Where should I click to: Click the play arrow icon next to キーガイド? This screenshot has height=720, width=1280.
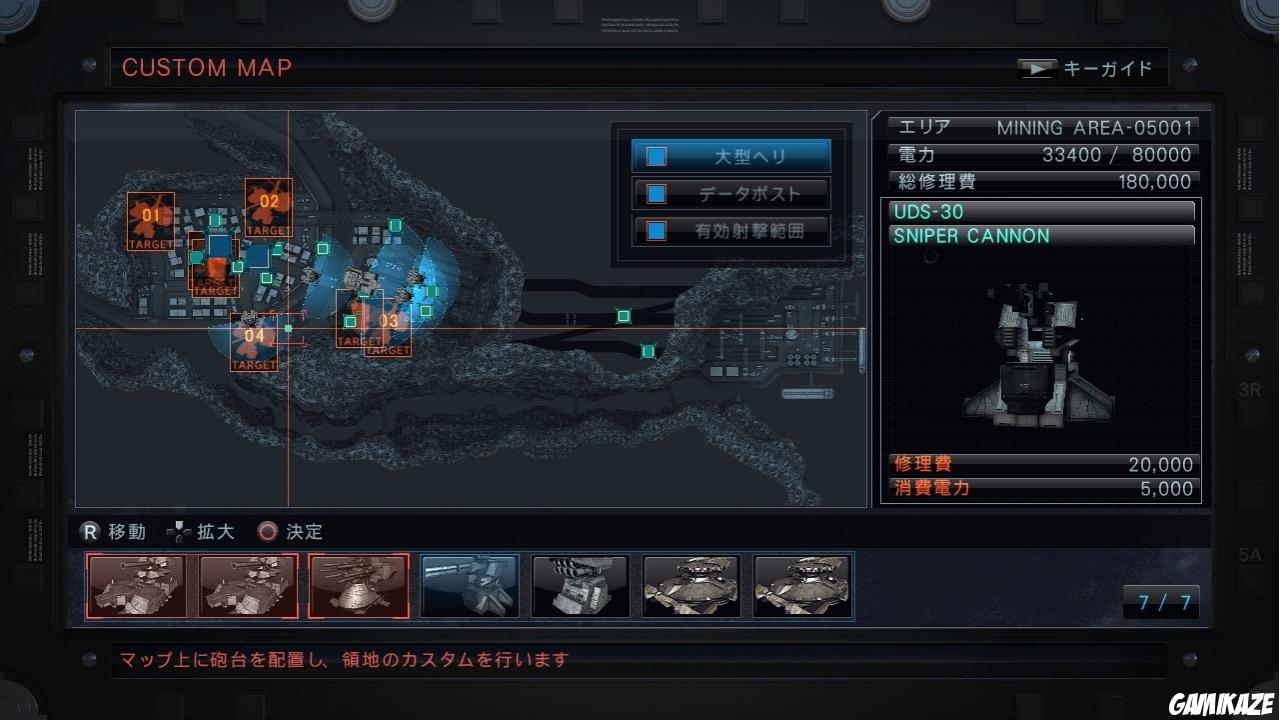(1037, 67)
